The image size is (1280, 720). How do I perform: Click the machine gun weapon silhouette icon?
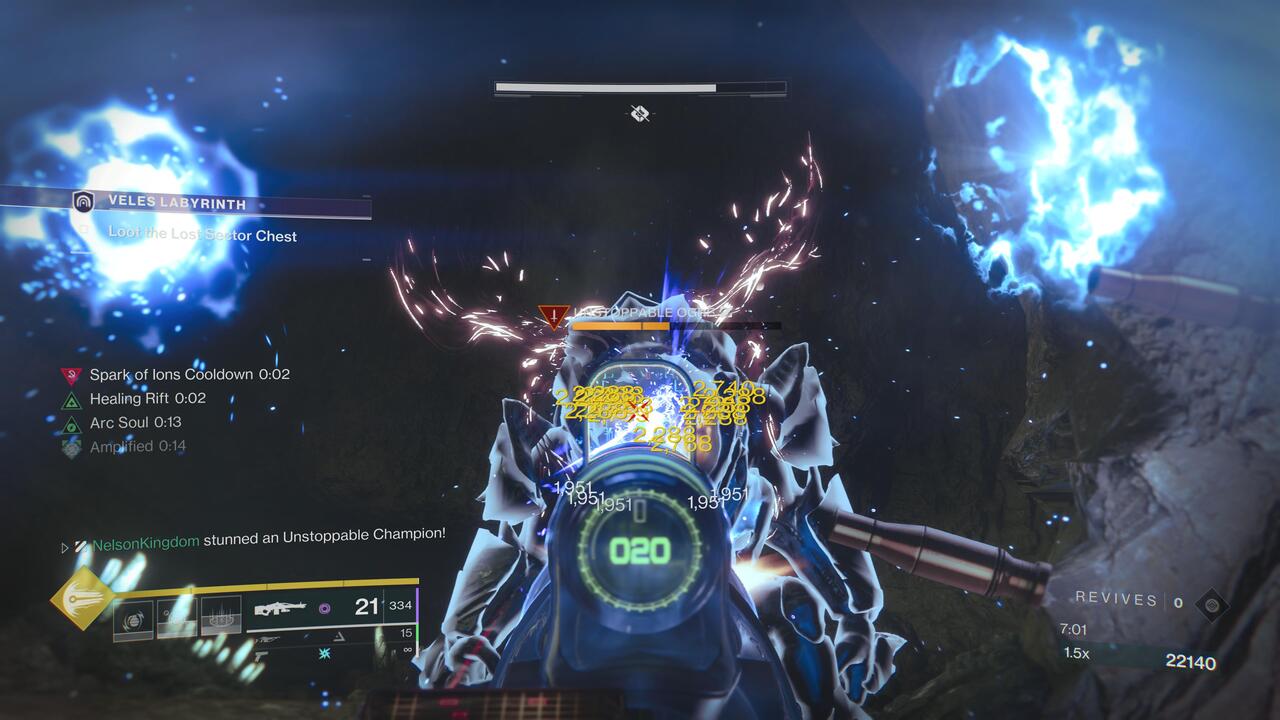(281, 608)
